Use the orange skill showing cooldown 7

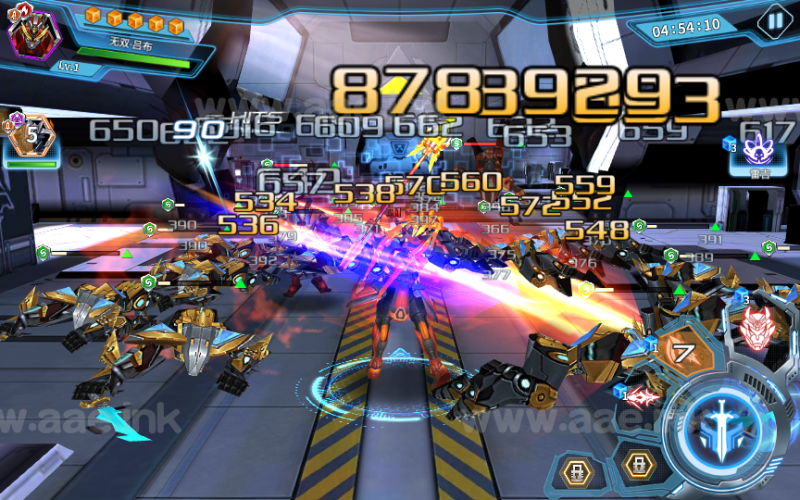point(685,353)
